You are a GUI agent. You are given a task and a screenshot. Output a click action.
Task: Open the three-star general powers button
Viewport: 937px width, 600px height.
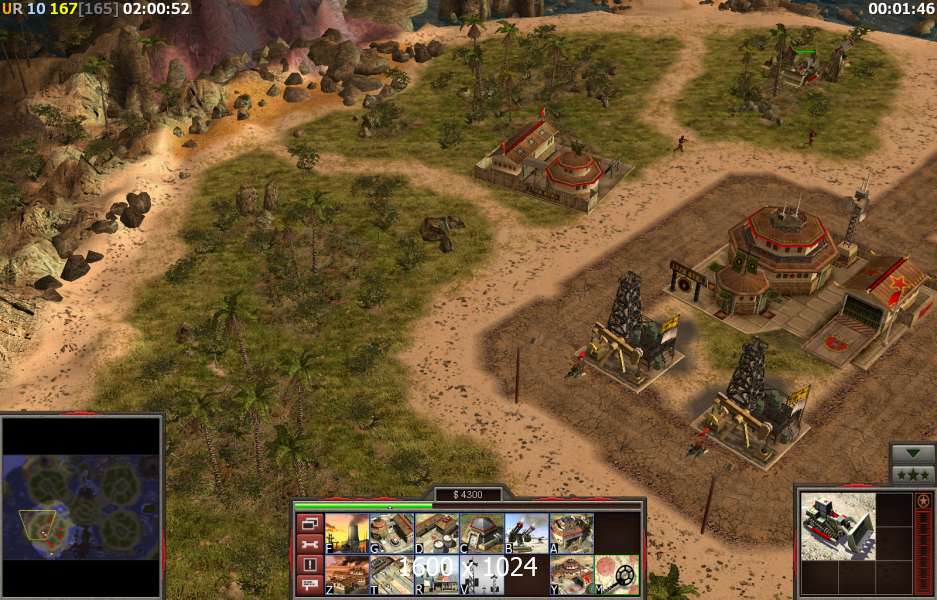click(x=913, y=473)
